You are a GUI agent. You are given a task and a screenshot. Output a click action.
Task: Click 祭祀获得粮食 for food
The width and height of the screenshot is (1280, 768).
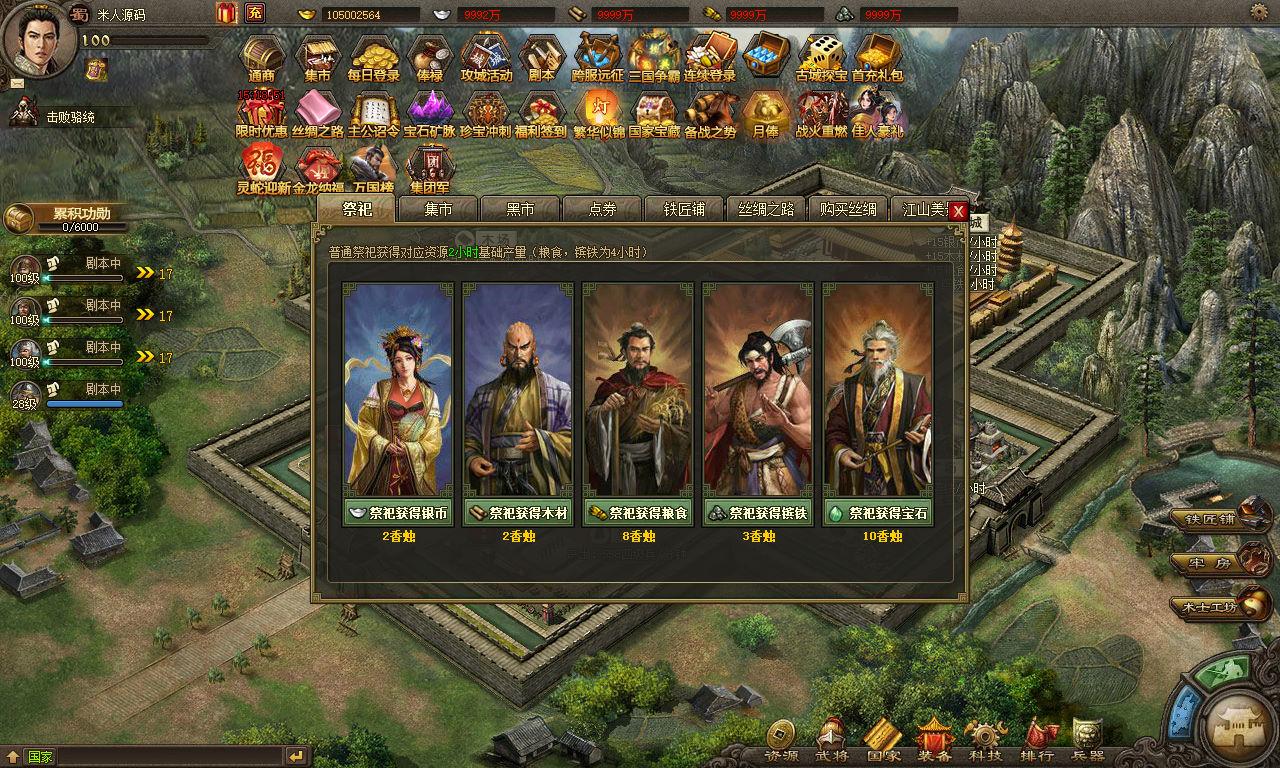(638, 513)
